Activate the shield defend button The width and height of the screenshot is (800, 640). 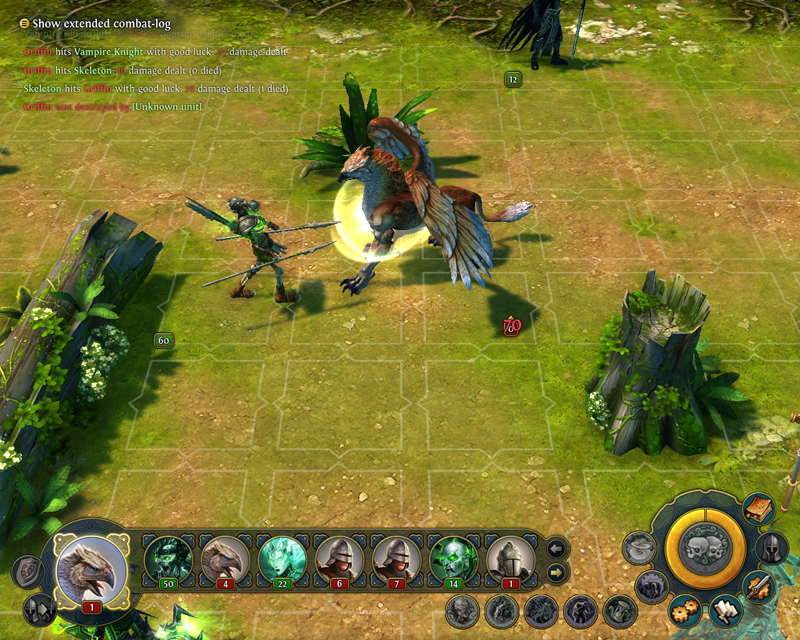27,571
